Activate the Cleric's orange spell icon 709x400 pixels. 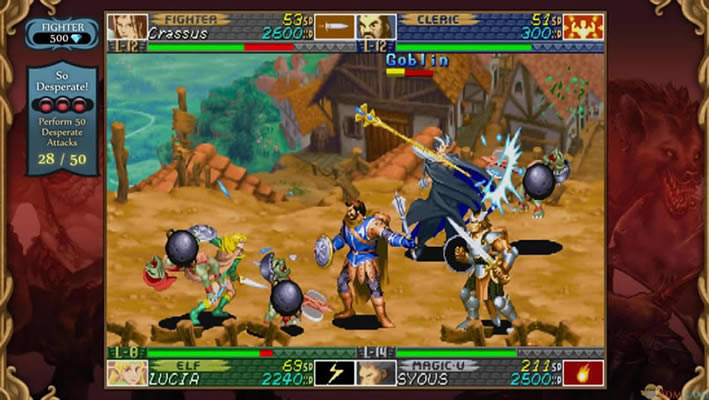pyautogui.click(x=584, y=26)
